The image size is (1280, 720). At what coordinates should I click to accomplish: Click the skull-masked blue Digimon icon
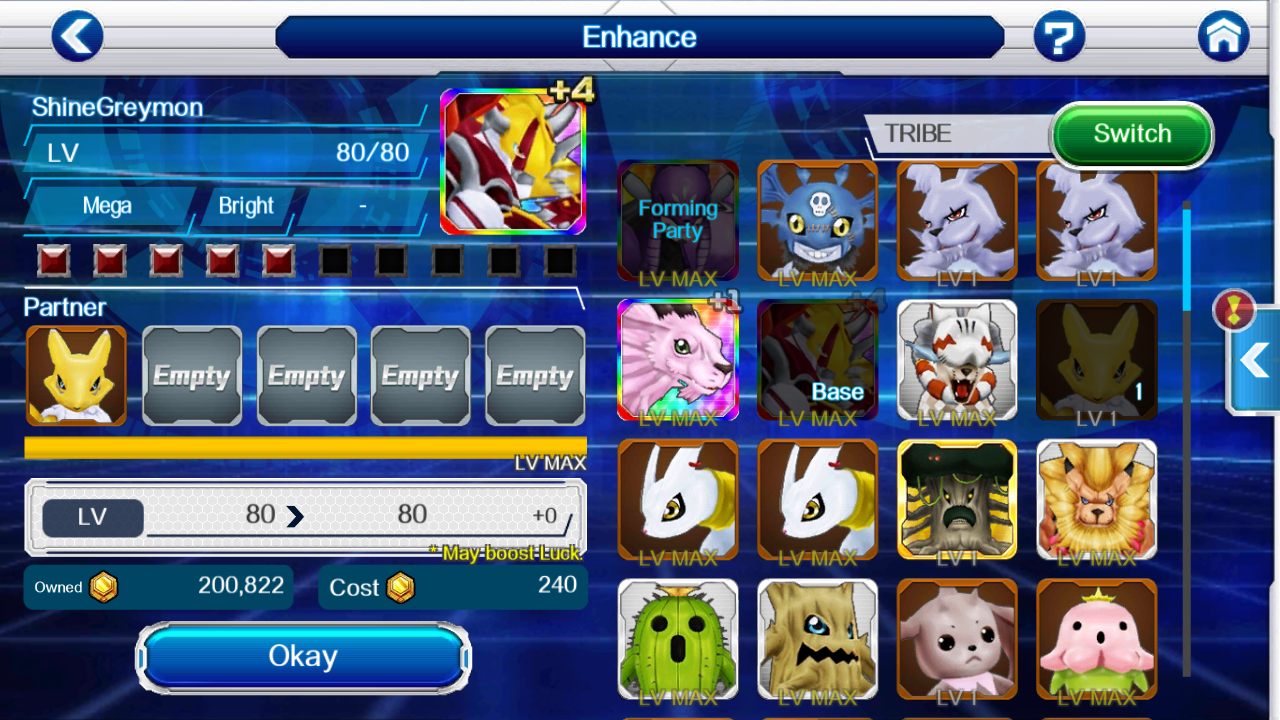coord(817,220)
